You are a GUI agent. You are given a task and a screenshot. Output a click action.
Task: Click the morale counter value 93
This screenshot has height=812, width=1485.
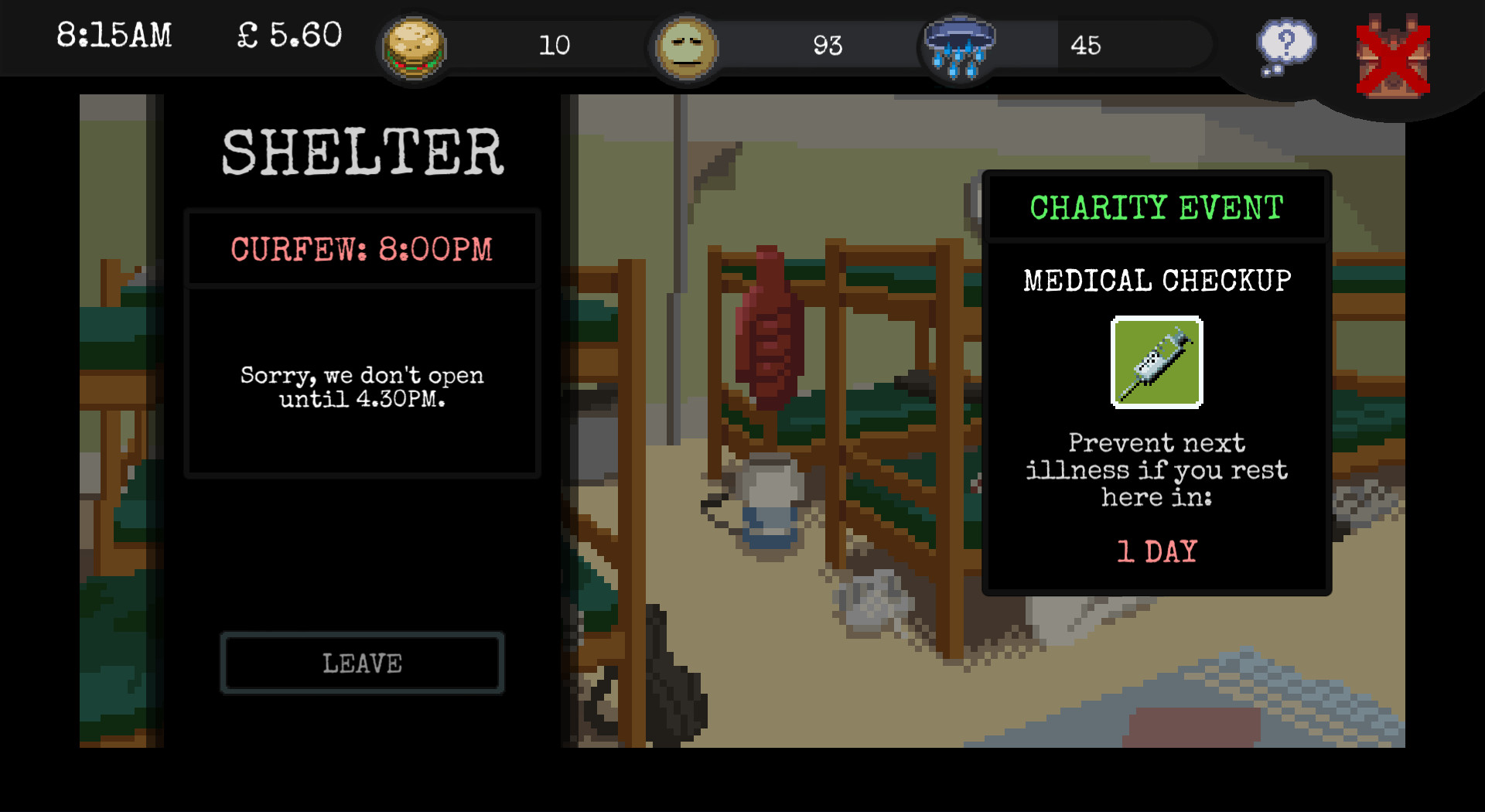coord(830,46)
